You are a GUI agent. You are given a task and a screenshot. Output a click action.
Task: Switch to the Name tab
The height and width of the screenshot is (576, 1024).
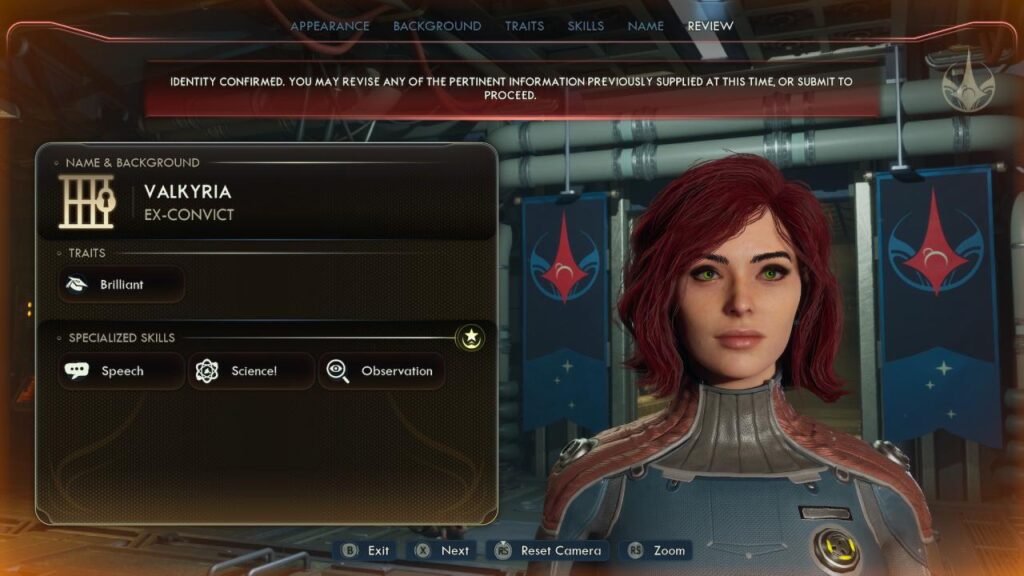[645, 26]
